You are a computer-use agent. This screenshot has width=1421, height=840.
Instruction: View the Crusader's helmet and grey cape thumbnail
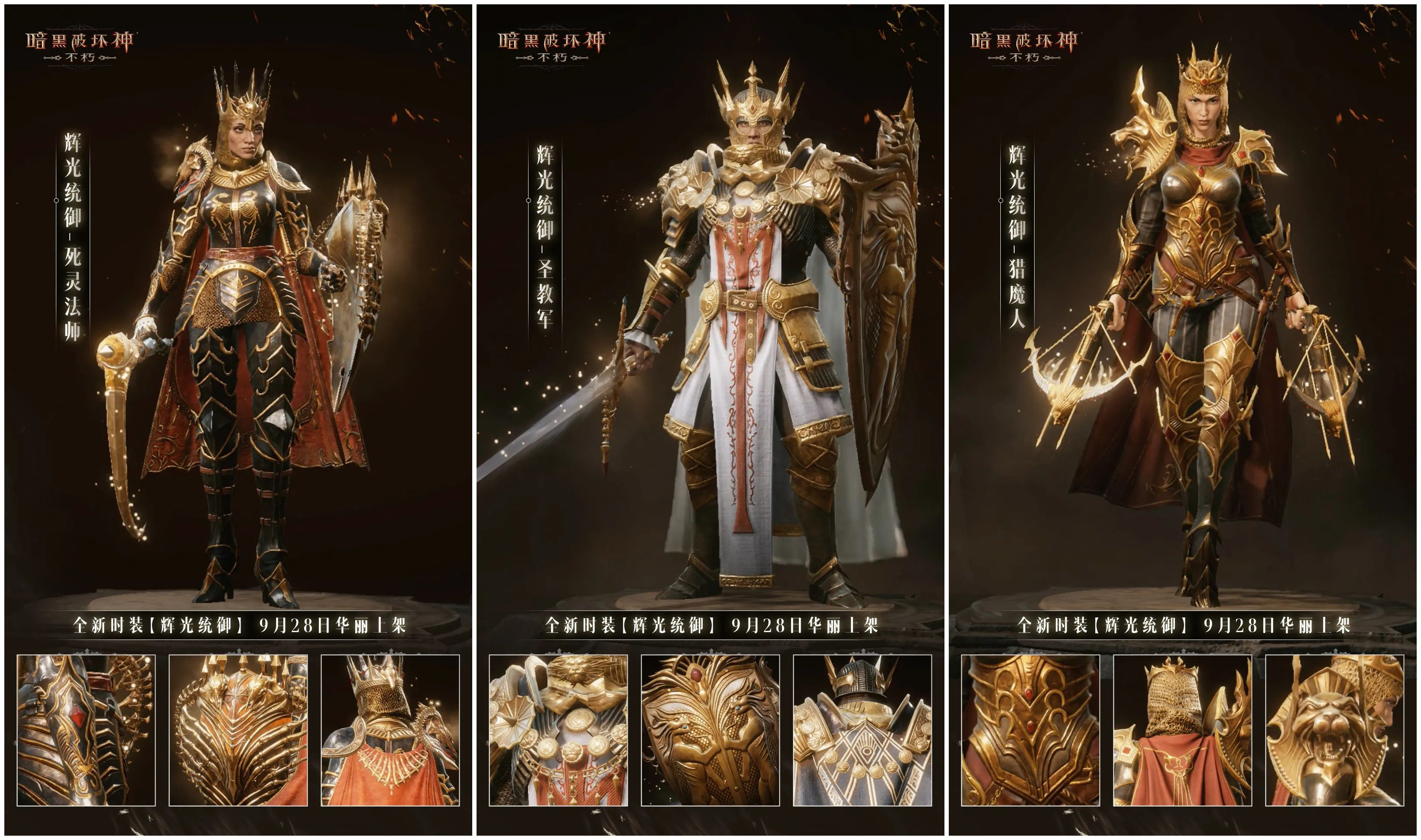coord(862,730)
